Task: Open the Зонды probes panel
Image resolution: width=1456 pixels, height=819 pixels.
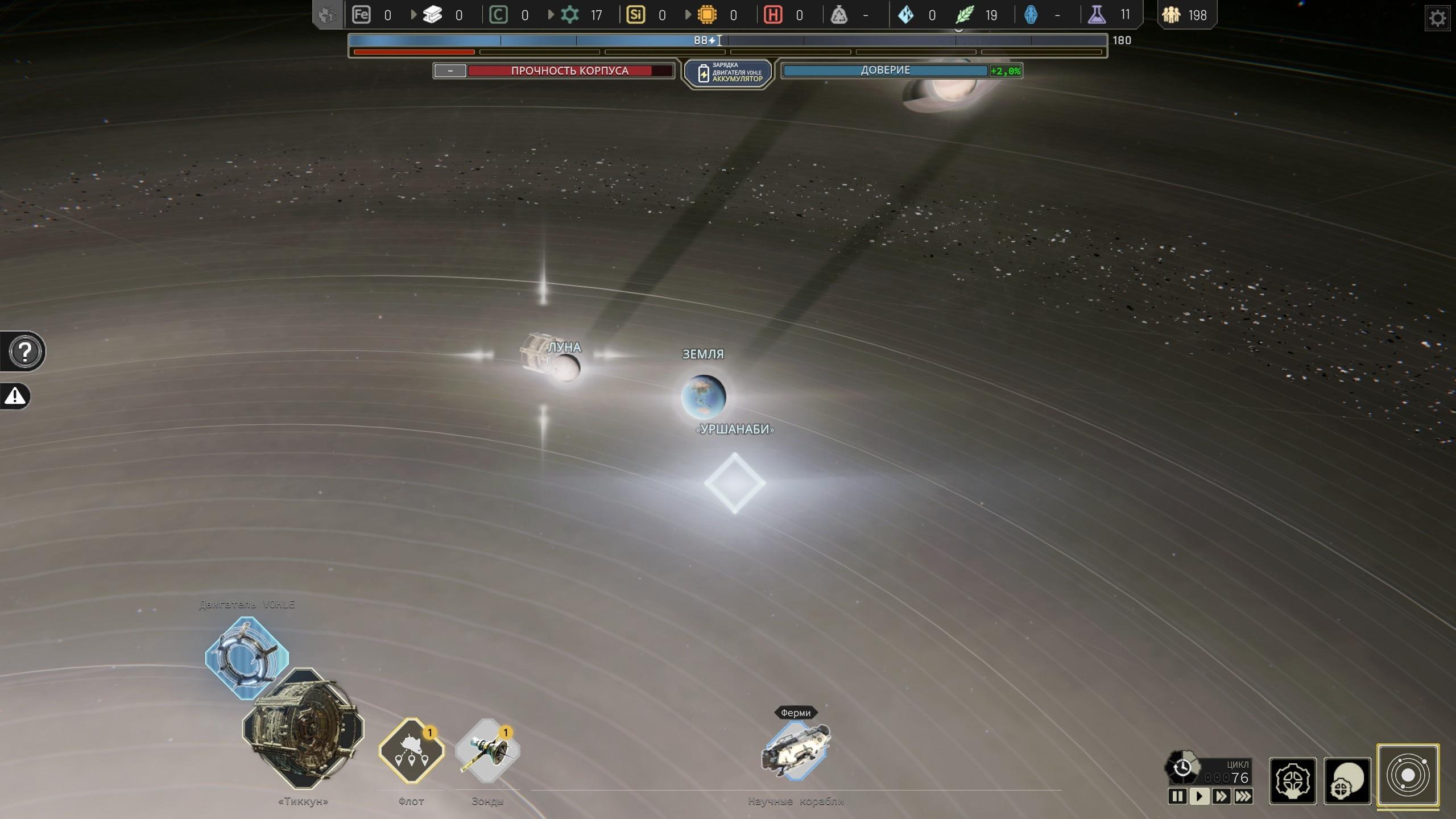Action: 487,751
